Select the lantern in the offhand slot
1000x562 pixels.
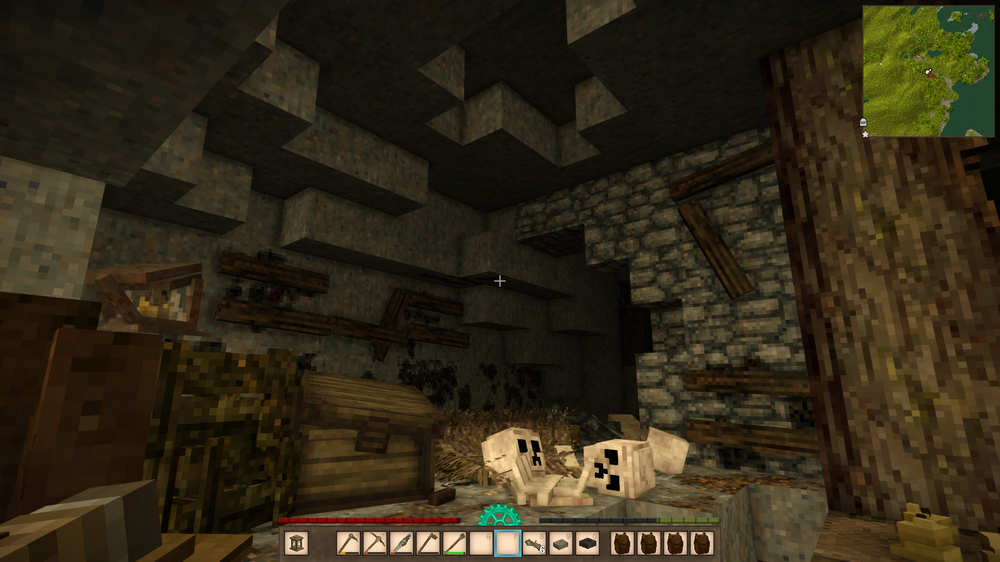click(296, 543)
